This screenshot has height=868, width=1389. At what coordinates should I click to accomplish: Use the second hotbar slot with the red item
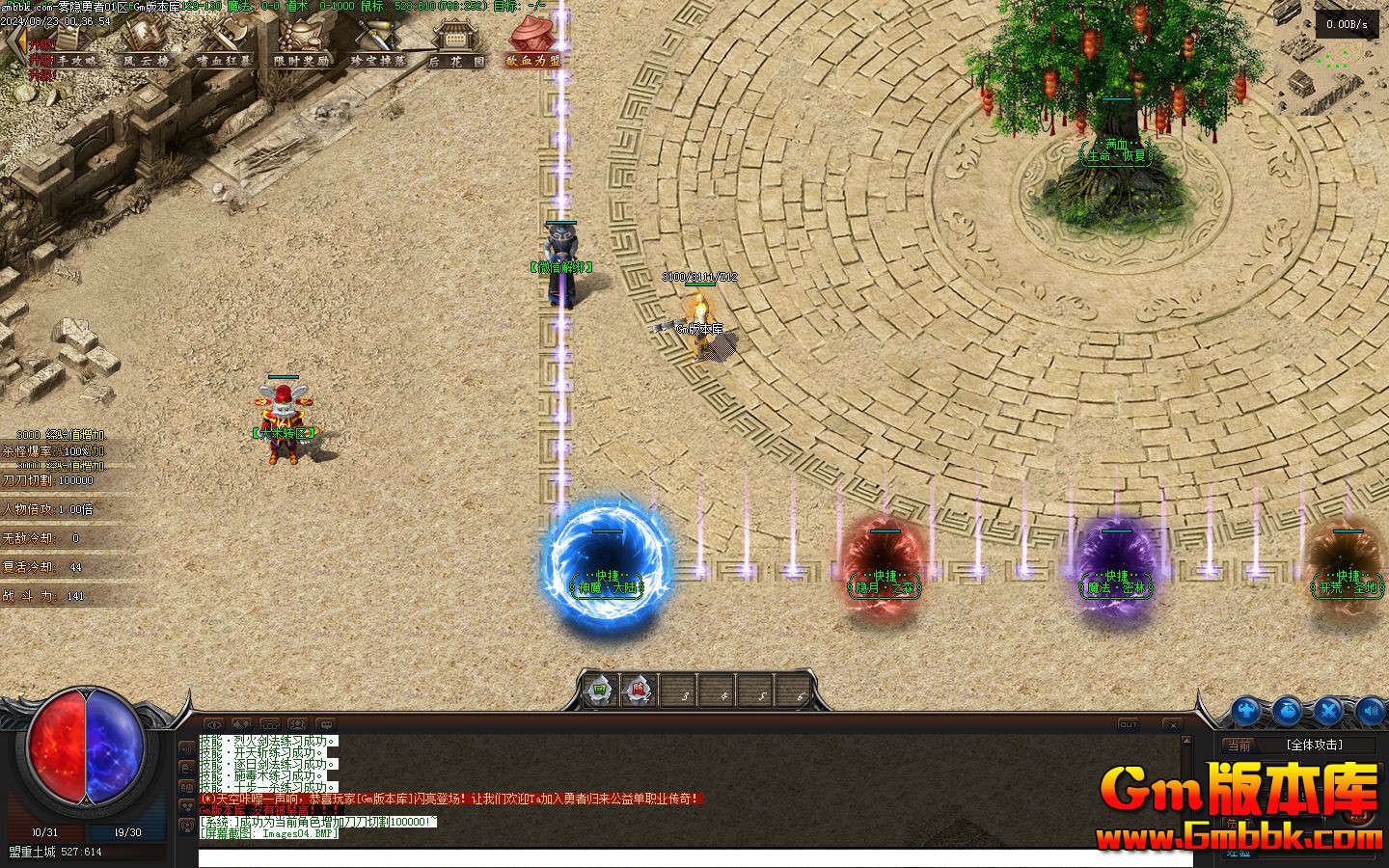pos(638,691)
